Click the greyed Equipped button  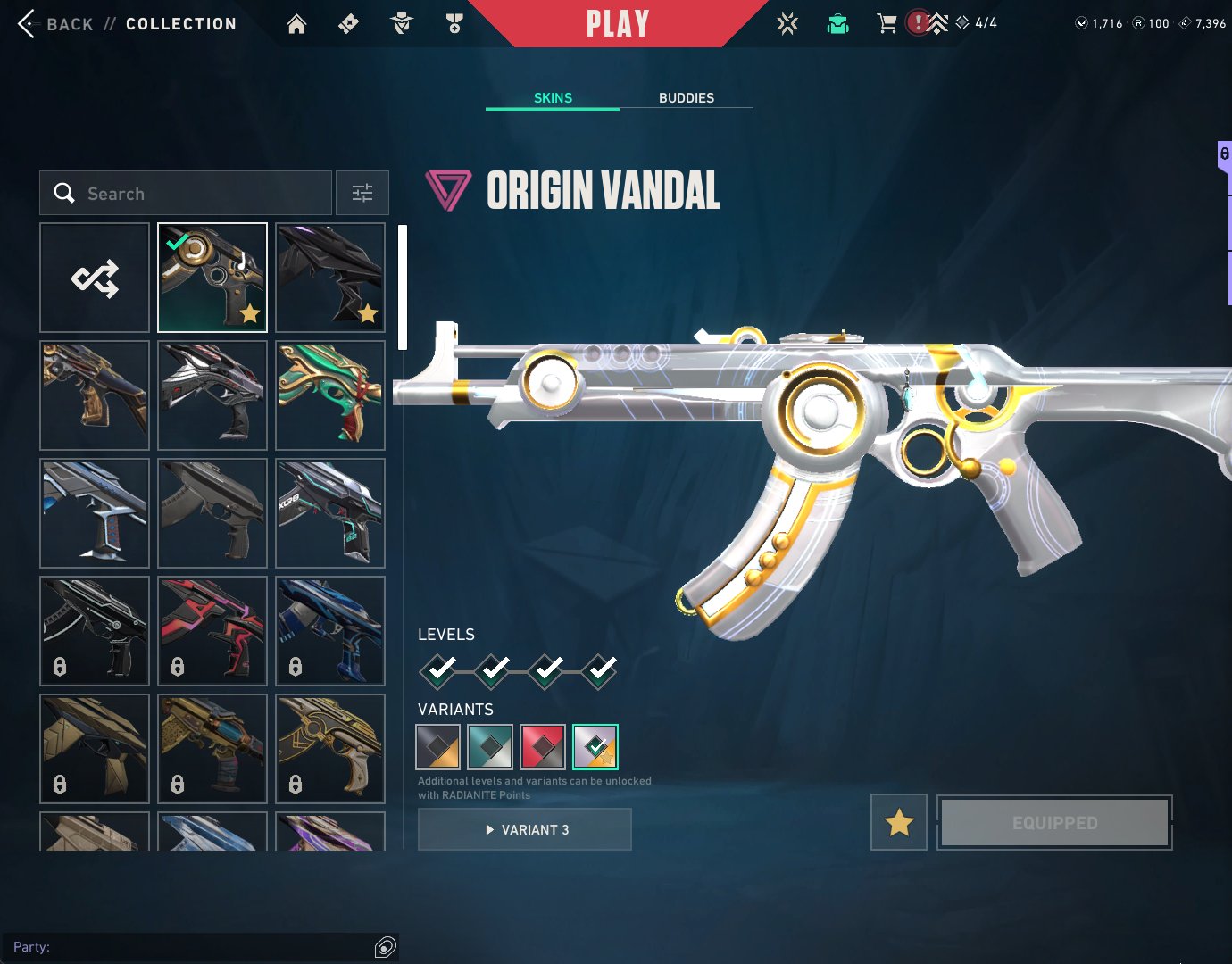(1054, 822)
